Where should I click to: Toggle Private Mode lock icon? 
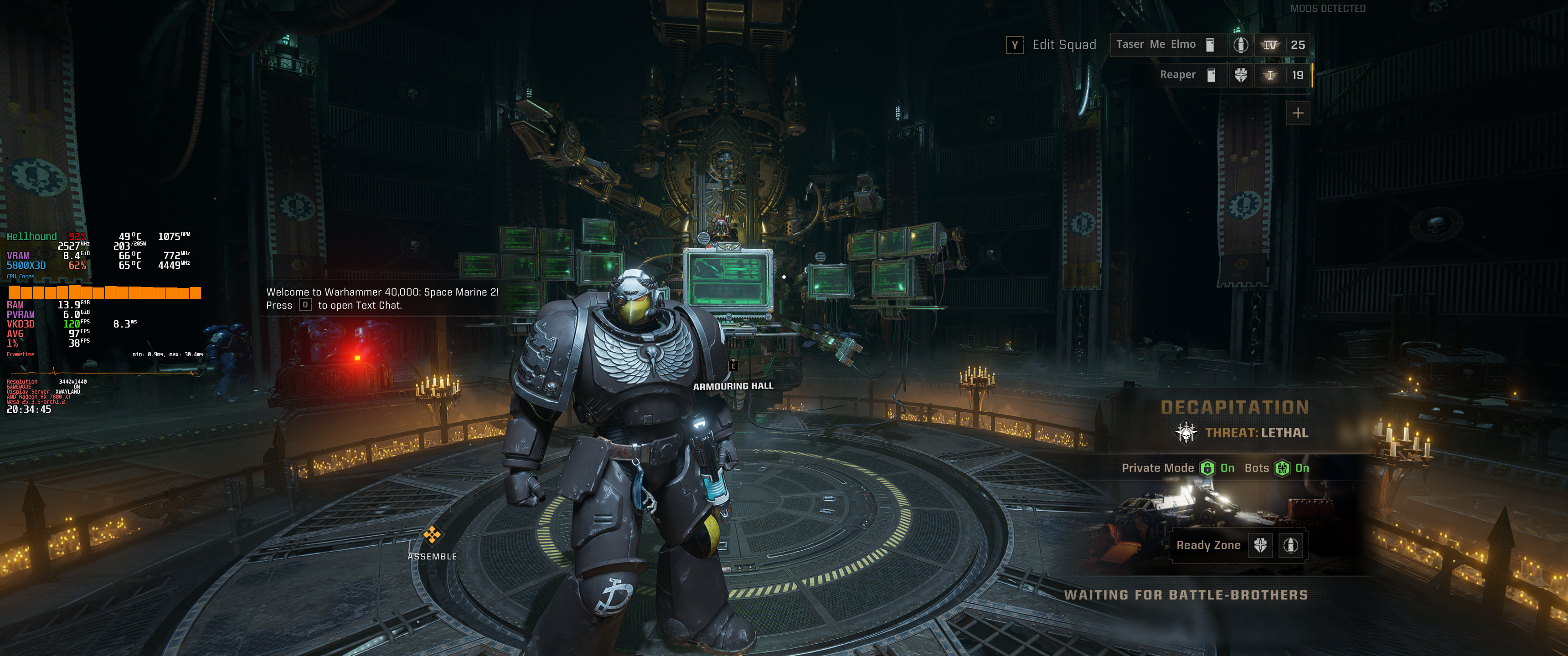tap(1207, 468)
